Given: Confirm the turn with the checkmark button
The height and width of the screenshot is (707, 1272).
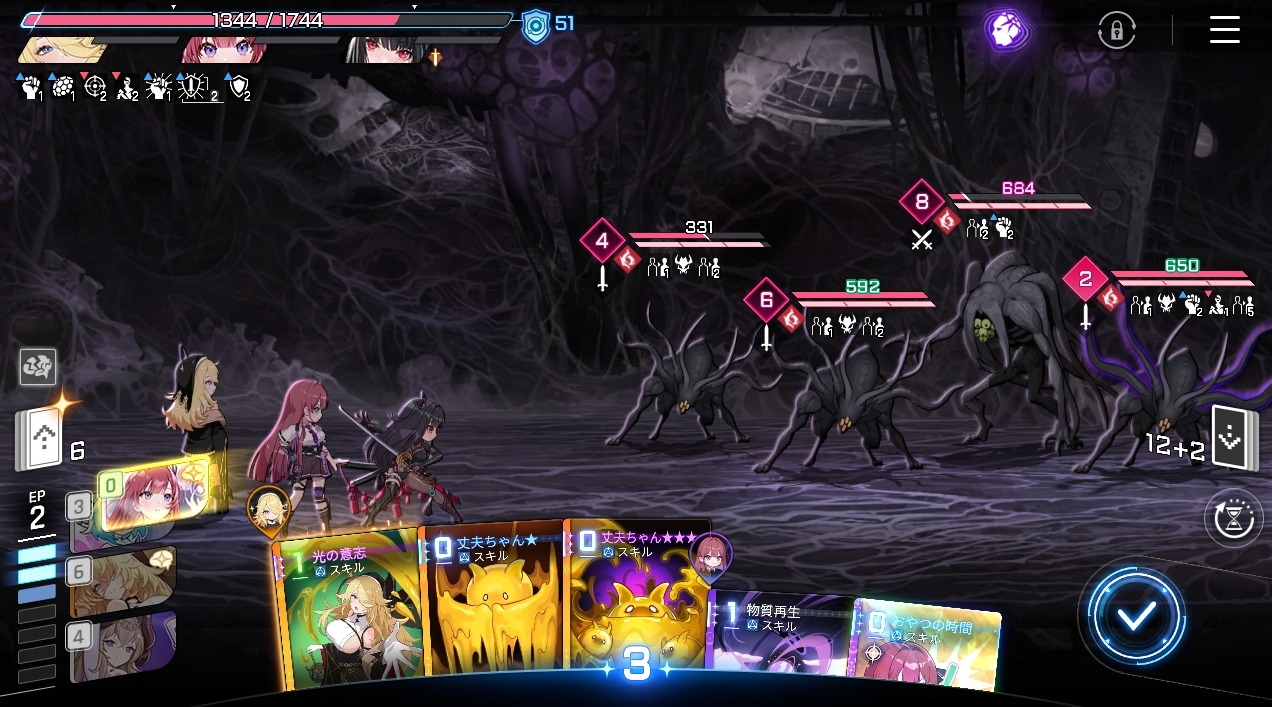Looking at the screenshot, I should [x=1136, y=615].
